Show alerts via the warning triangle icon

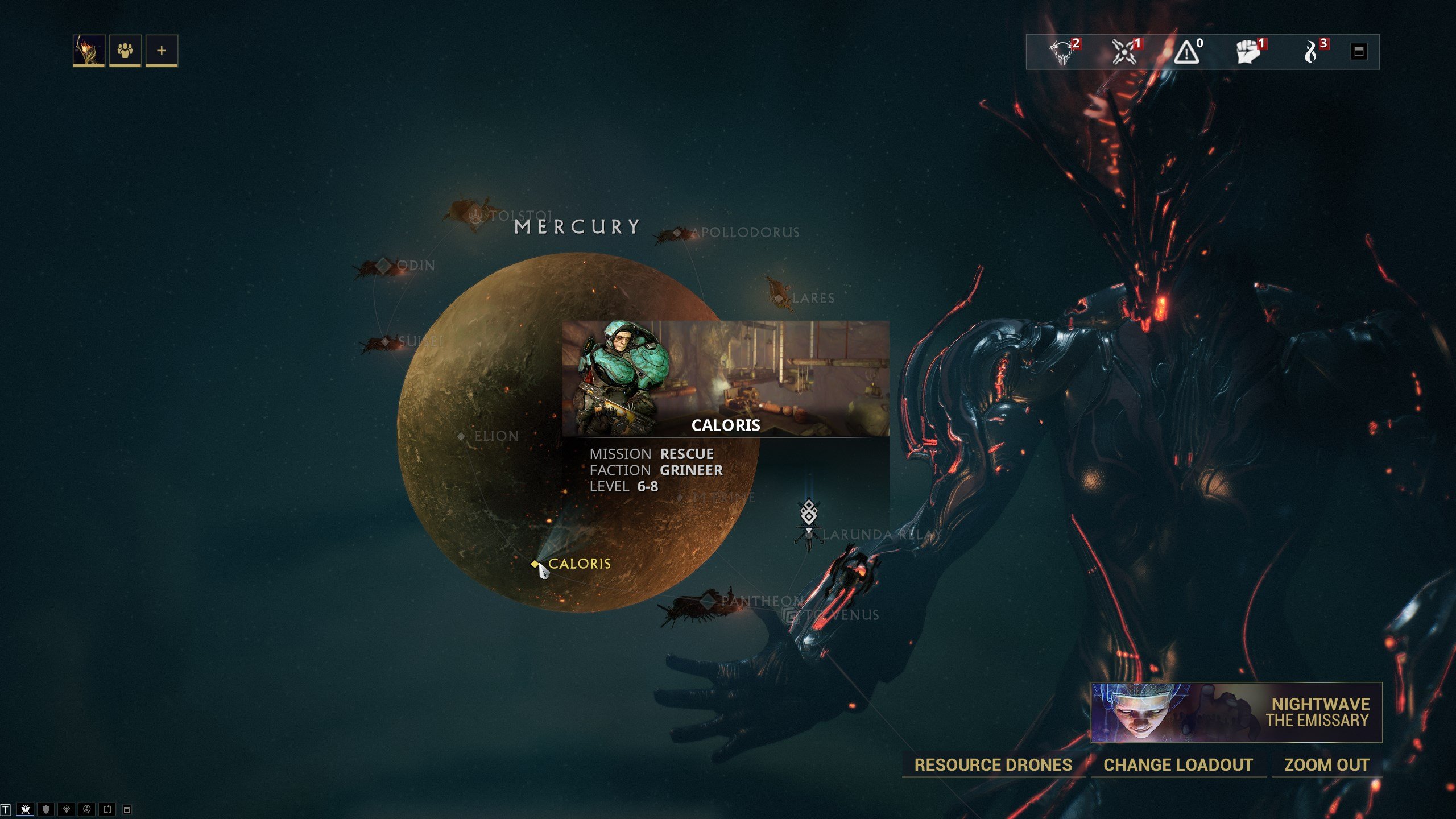tap(1187, 52)
